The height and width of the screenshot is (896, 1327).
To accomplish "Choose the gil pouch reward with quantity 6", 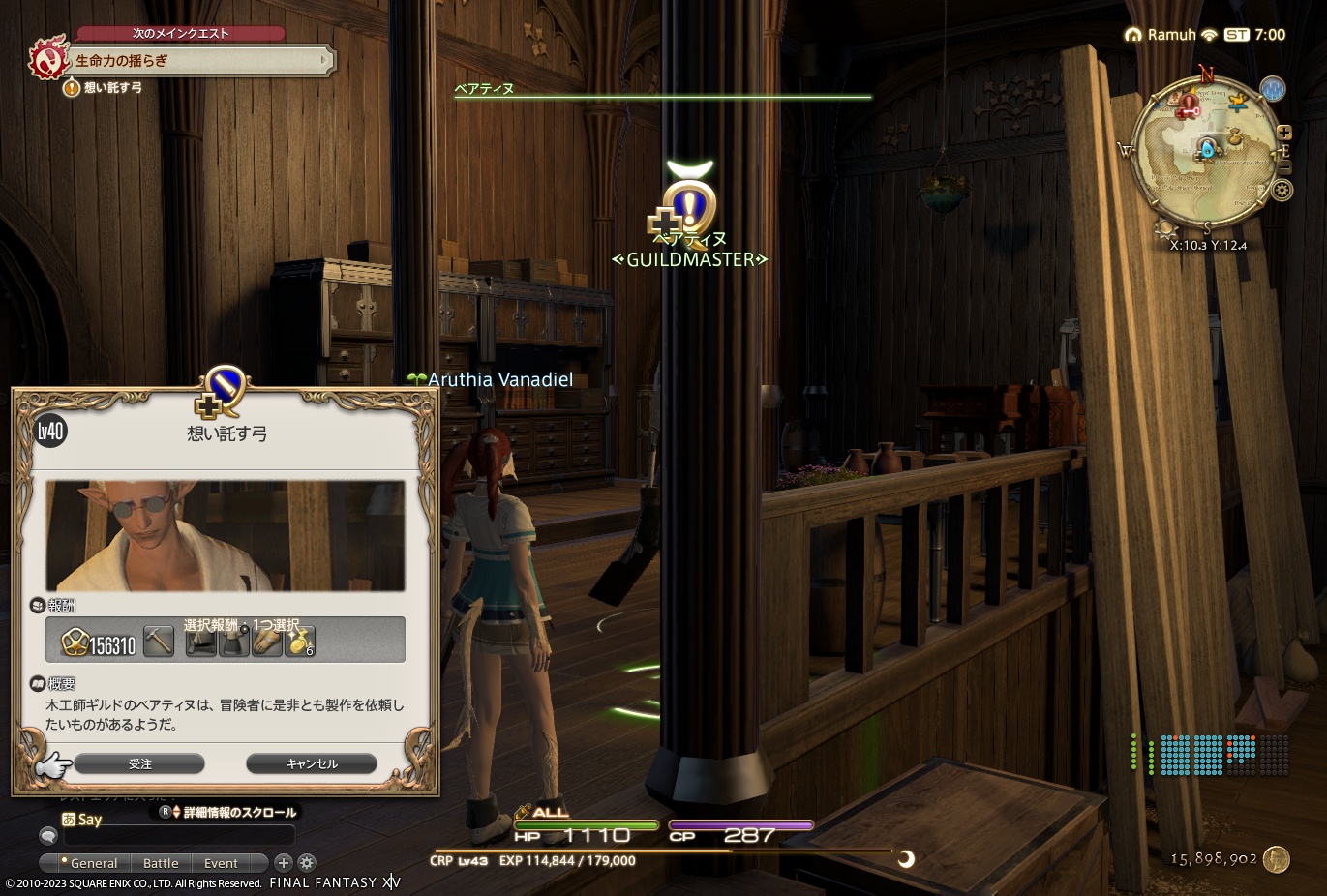I will 300,641.
